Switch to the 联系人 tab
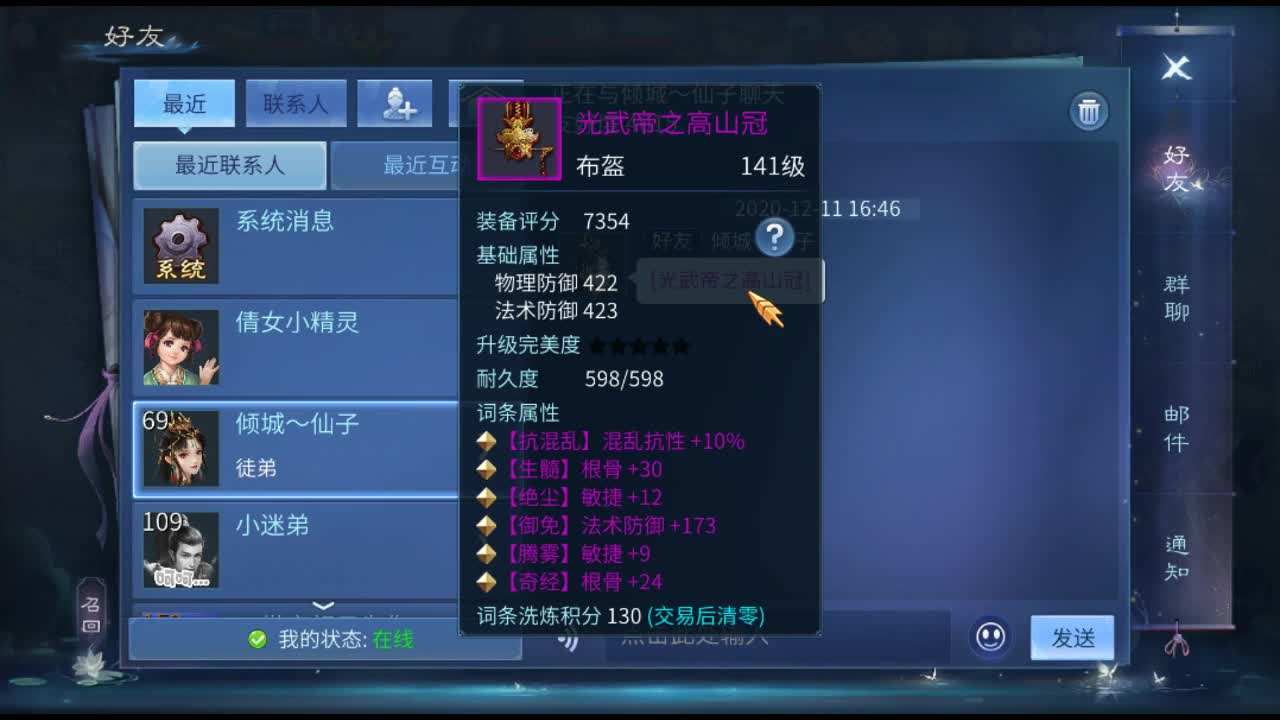Viewport: 1280px width, 720px height. 296,103
